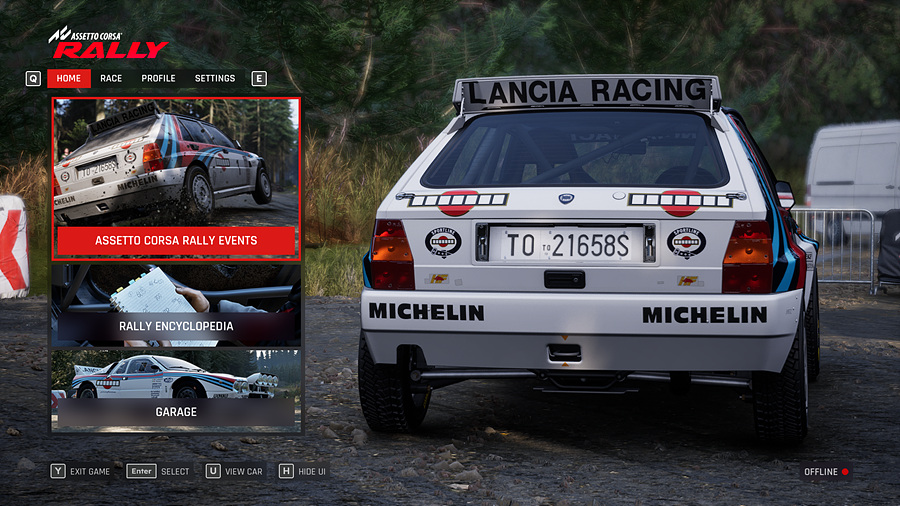Open the Race tab
900x506 pixels.
click(x=111, y=78)
